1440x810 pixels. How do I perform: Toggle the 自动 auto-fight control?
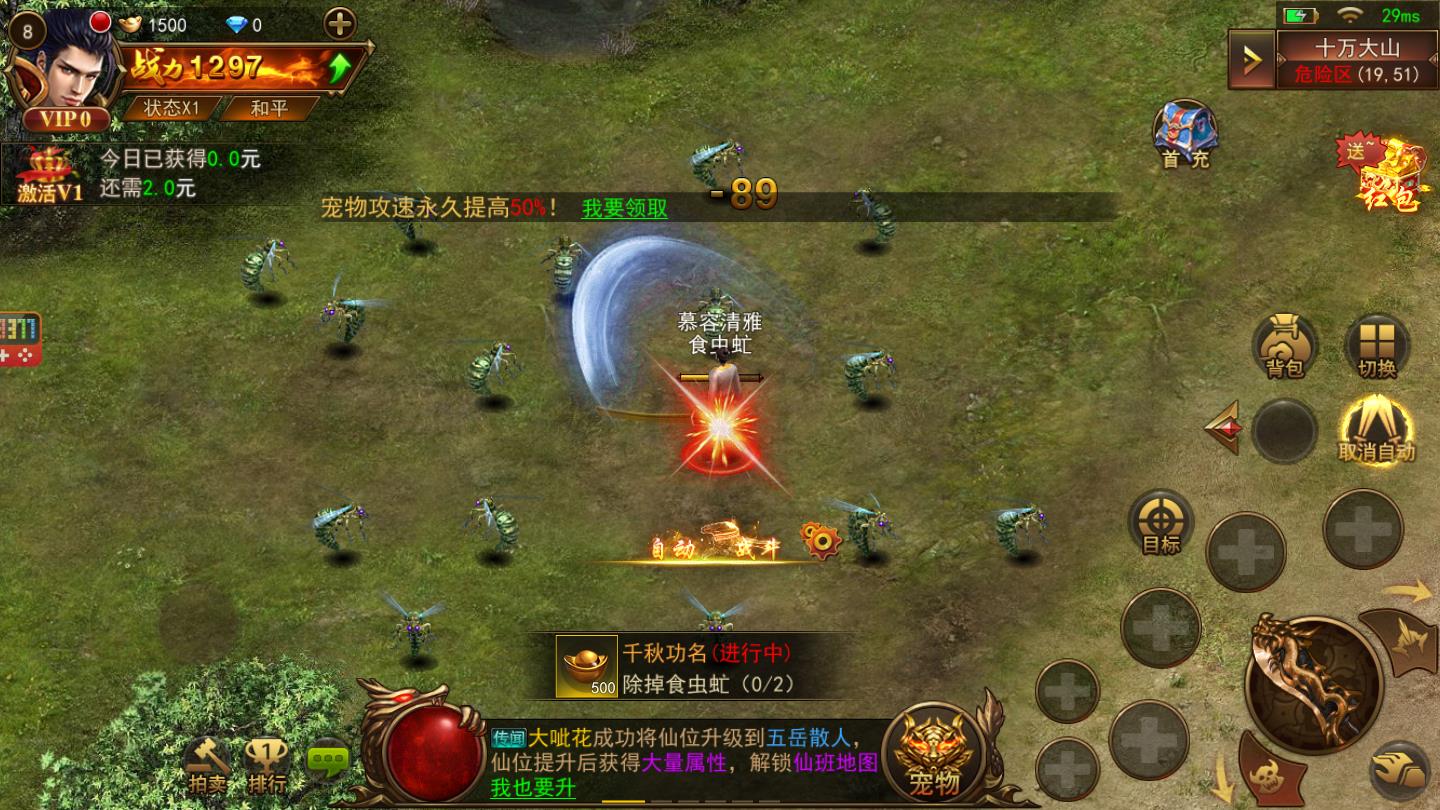(1375, 430)
